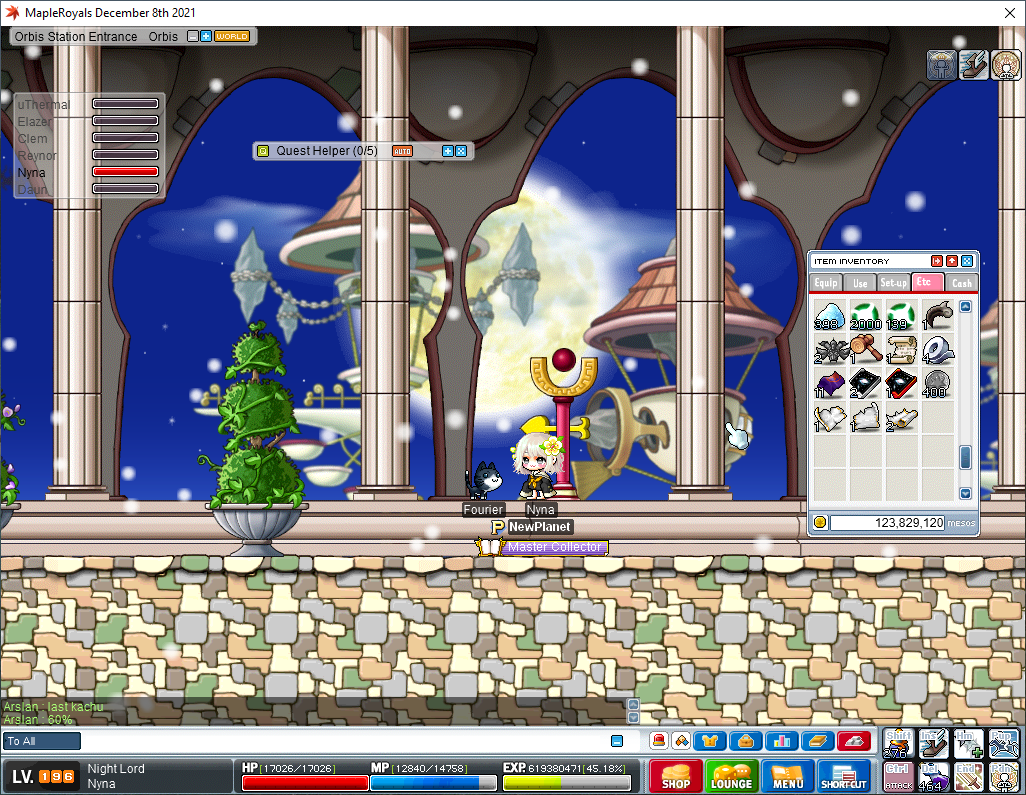Switch to the Set-up inventory tab

pos(893,283)
